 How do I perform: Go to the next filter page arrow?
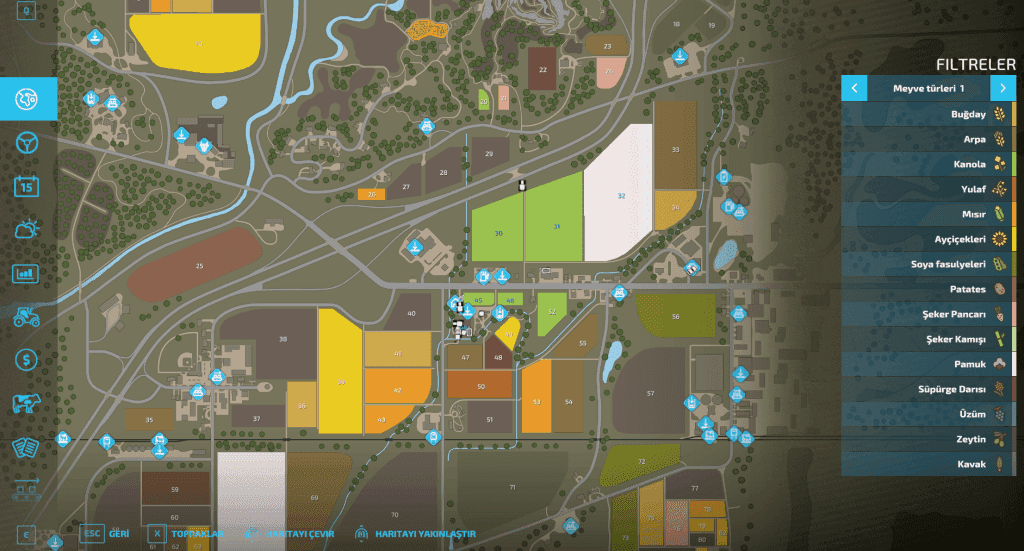1003,88
